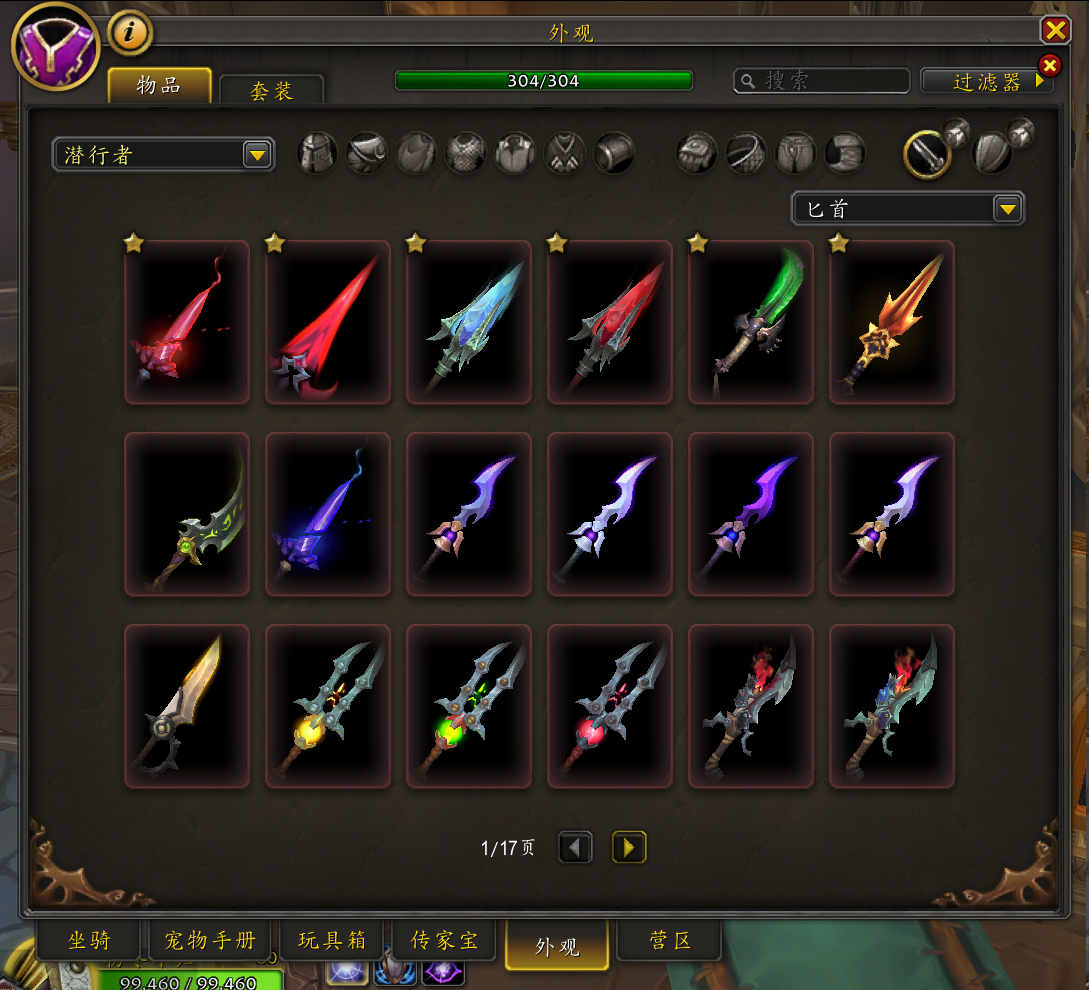
Task: Open the 玩具箱 toy box tab
Action: (332, 941)
